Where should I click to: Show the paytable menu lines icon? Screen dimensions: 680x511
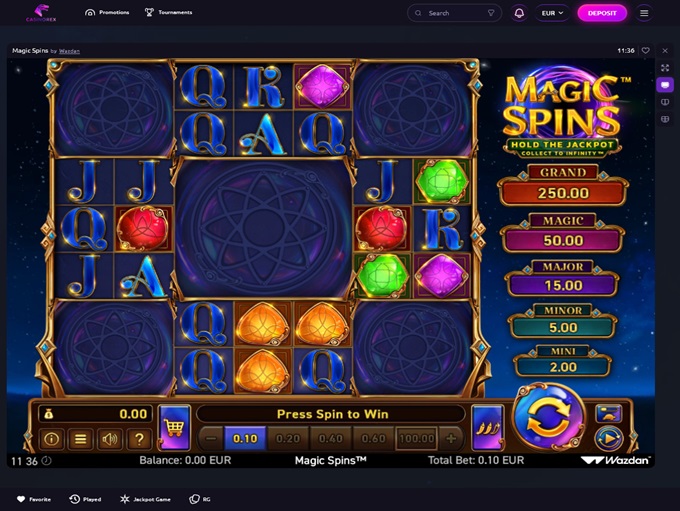(x=81, y=438)
